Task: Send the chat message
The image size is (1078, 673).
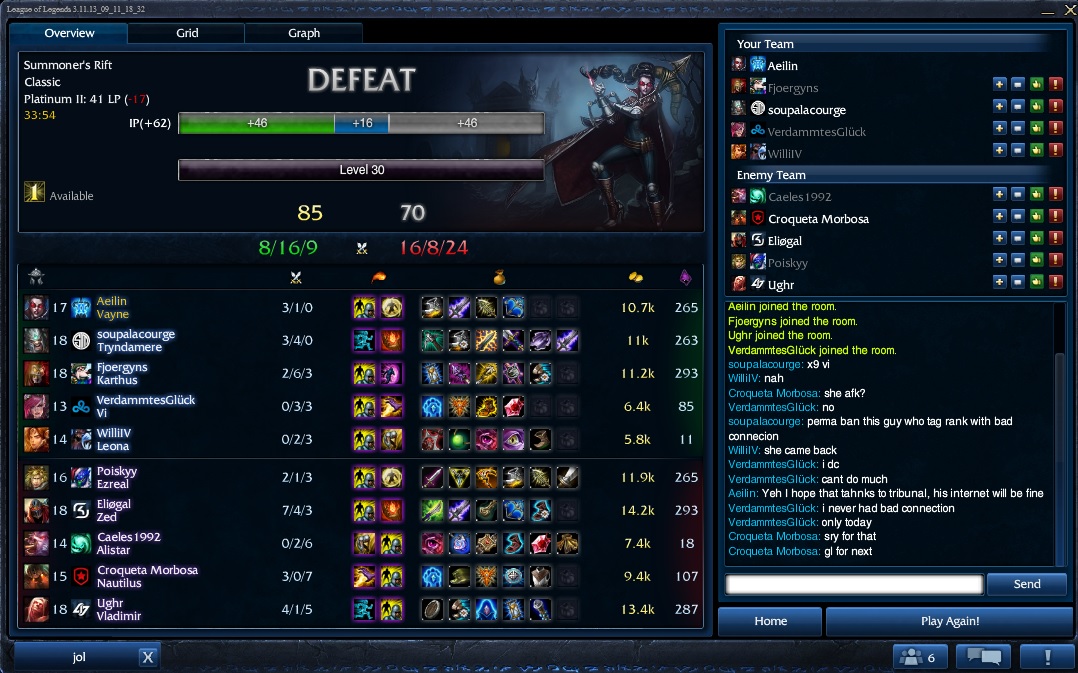Action: (x=1027, y=584)
